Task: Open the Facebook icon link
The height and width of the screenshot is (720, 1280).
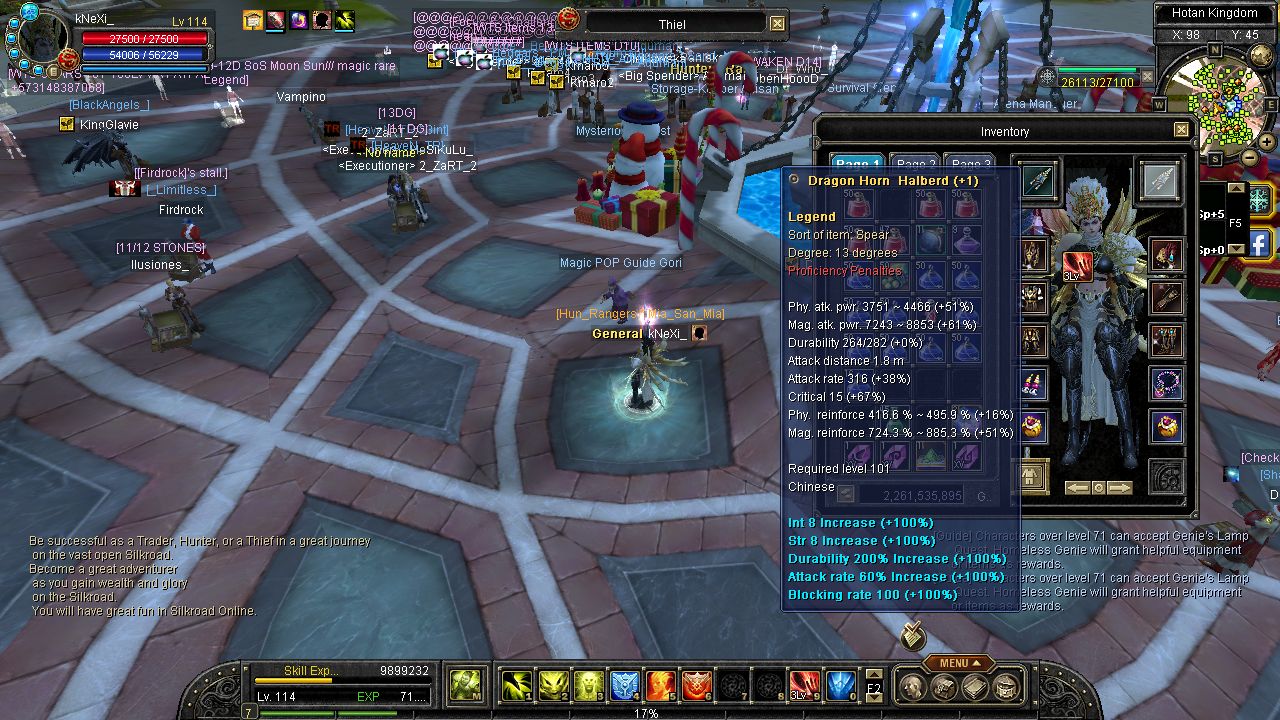Action: (x=1258, y=243)
